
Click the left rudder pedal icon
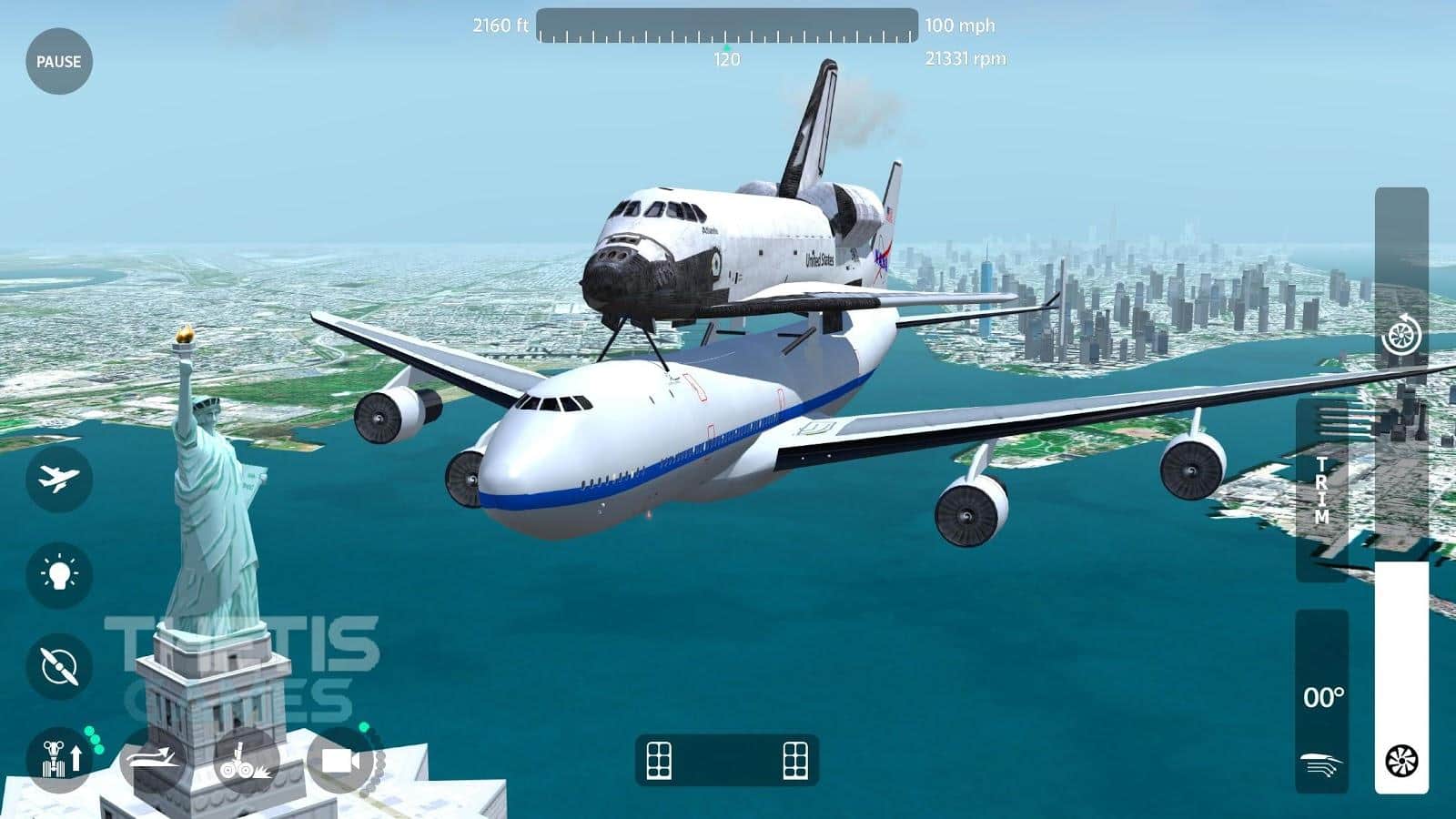pyautogui.click(x=659, y=760)
